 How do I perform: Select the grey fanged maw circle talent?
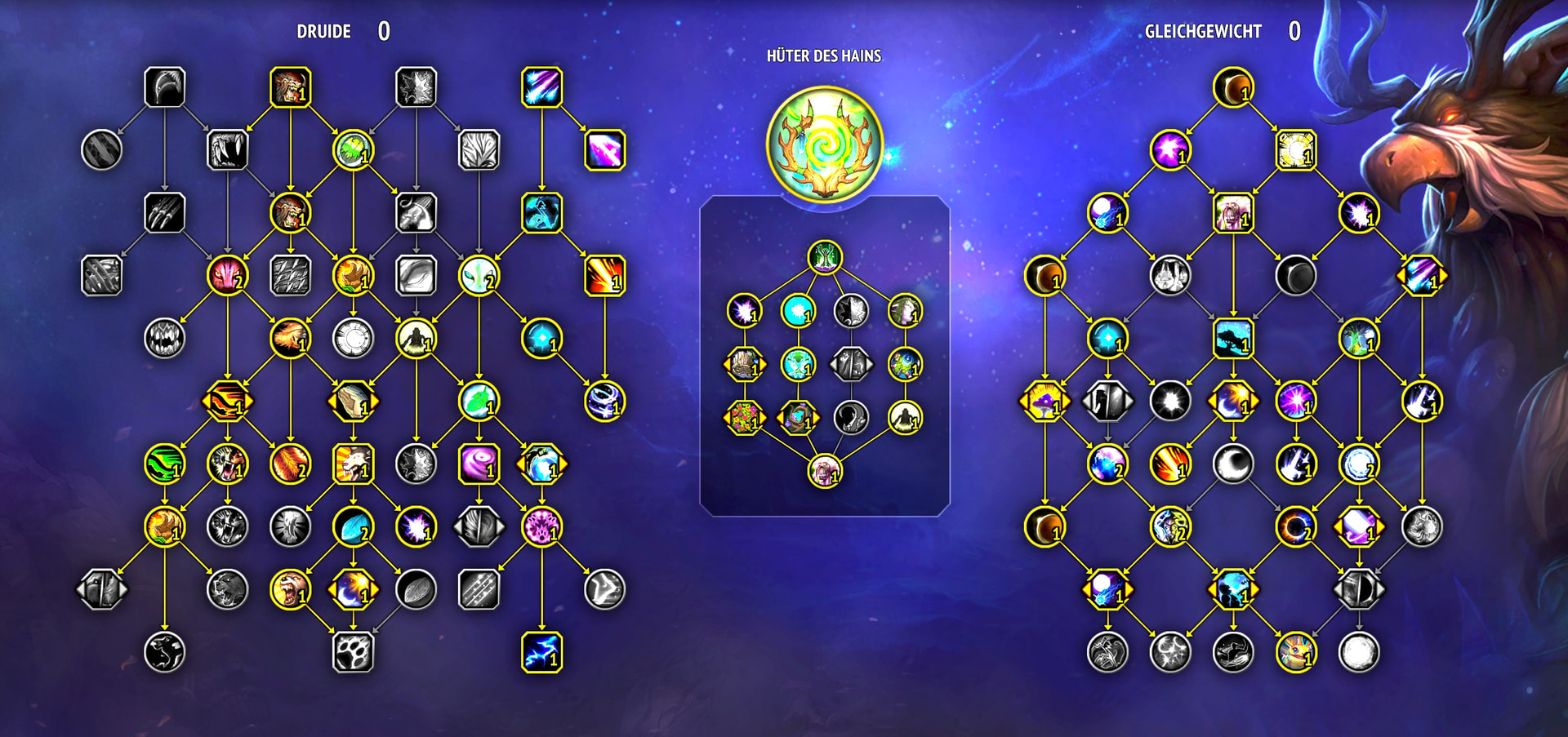(x=164, y=338)
